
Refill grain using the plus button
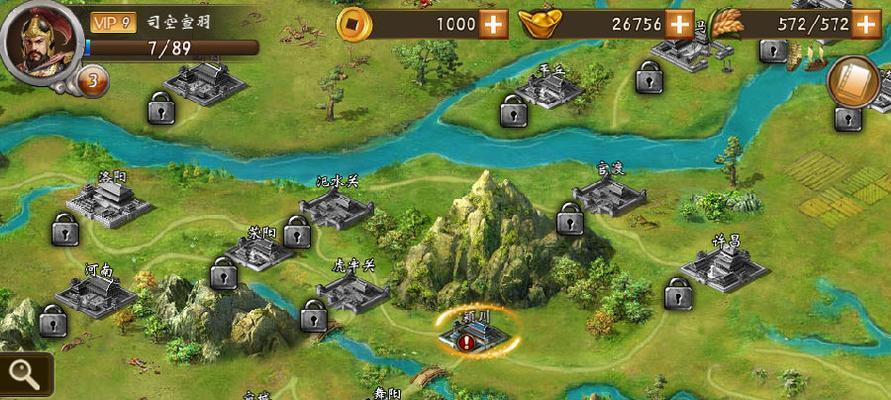click(866, 24)
